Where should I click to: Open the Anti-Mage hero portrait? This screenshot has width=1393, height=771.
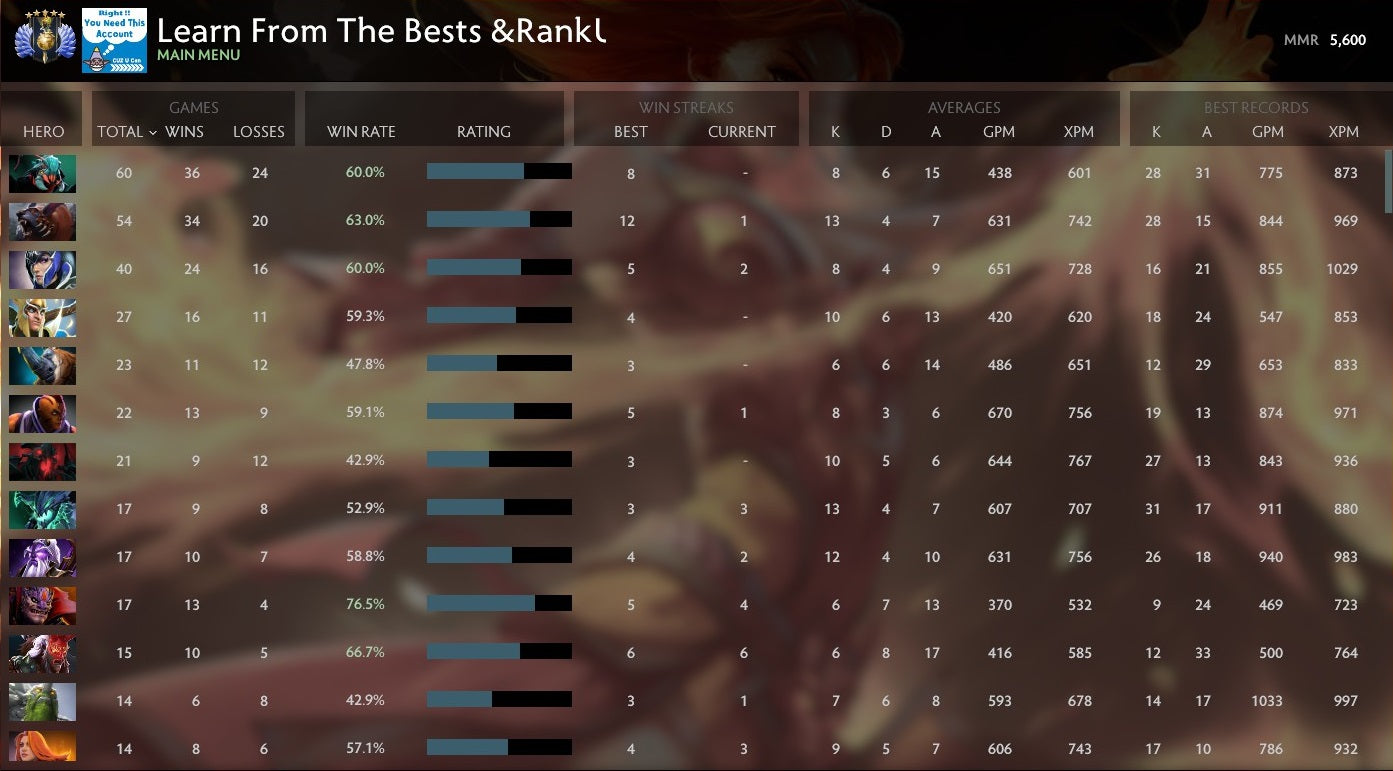point(42,413)
